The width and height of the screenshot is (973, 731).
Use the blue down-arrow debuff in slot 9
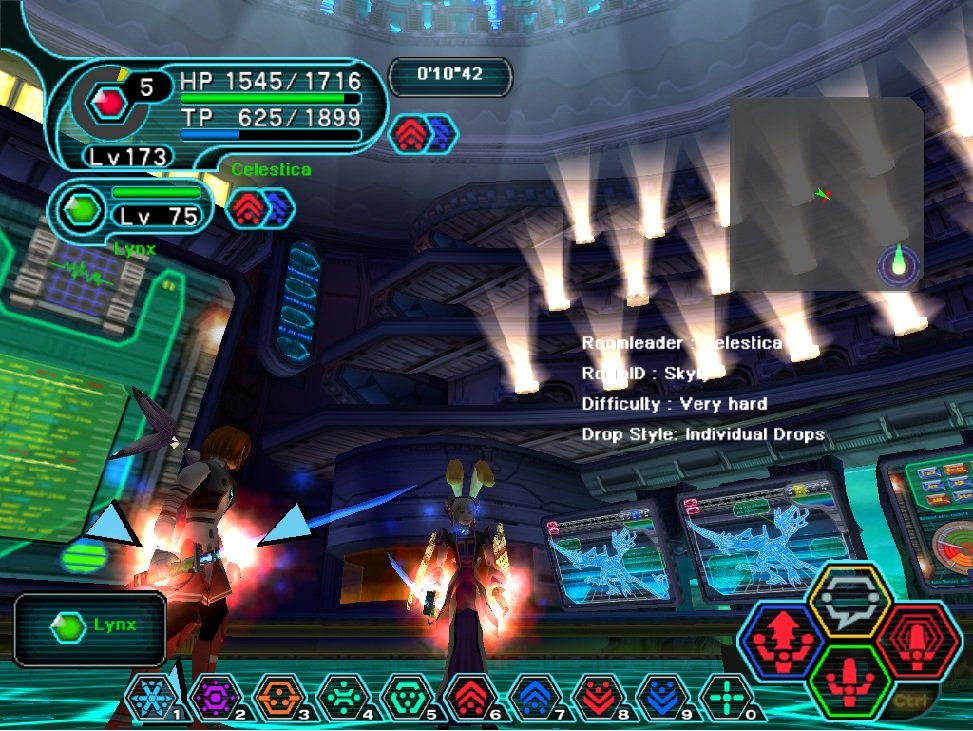(664, 697)
